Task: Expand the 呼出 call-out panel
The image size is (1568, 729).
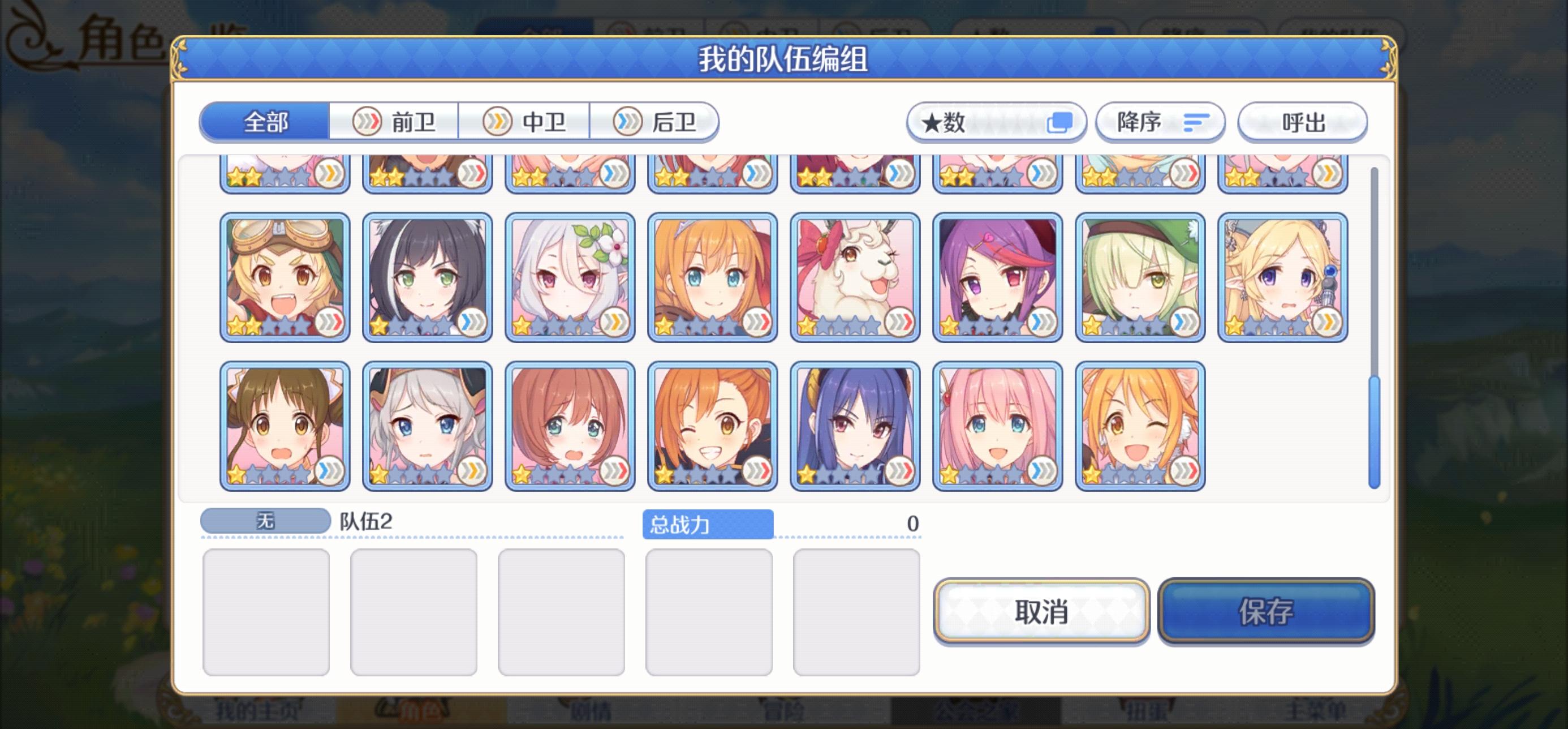Action: 1303,122
